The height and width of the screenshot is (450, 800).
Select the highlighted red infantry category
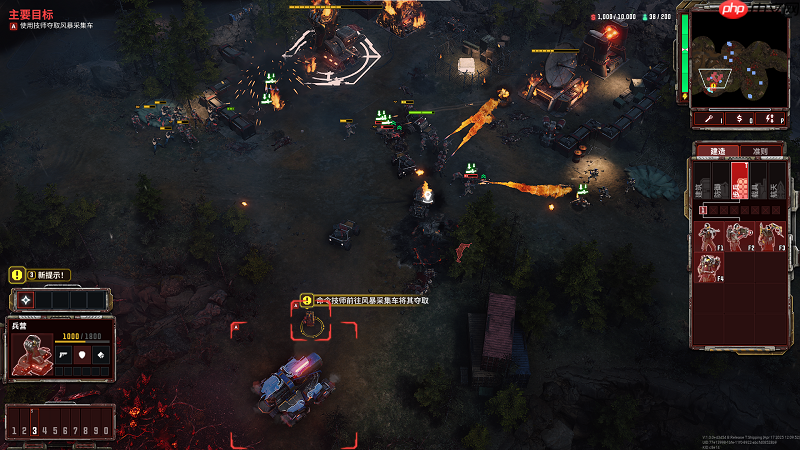point(740,182)
